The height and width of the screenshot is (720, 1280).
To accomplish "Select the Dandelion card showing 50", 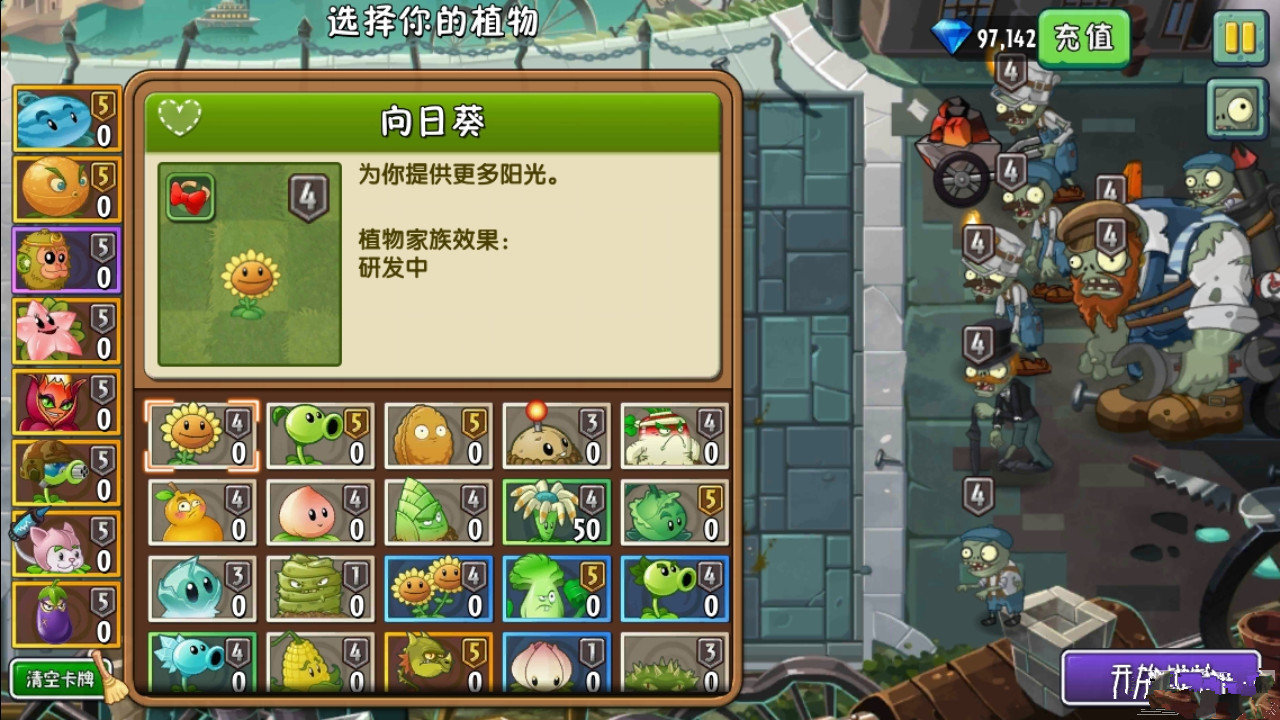I will tap(557, 510).
